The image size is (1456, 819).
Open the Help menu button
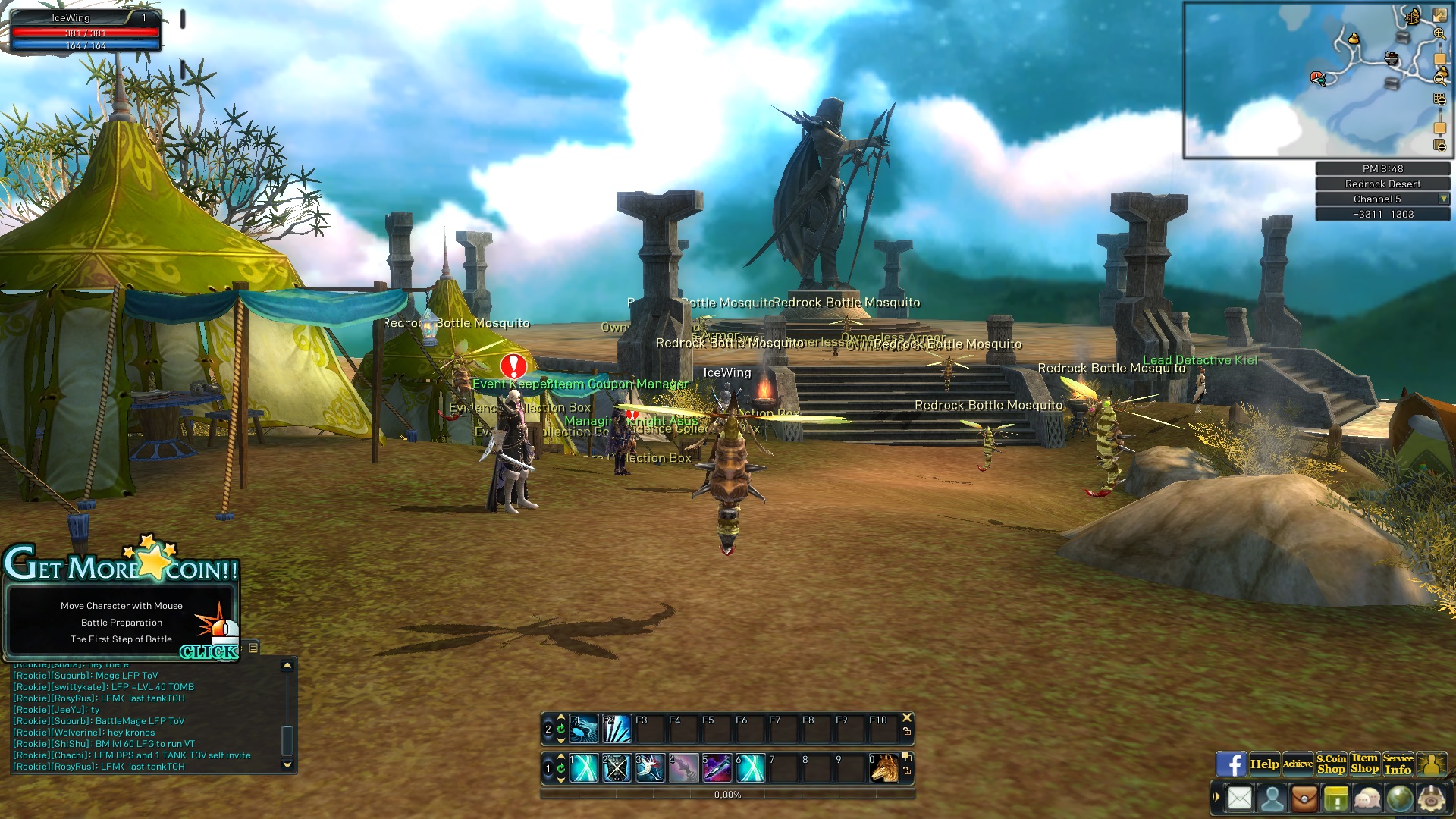click(1264, 764)
